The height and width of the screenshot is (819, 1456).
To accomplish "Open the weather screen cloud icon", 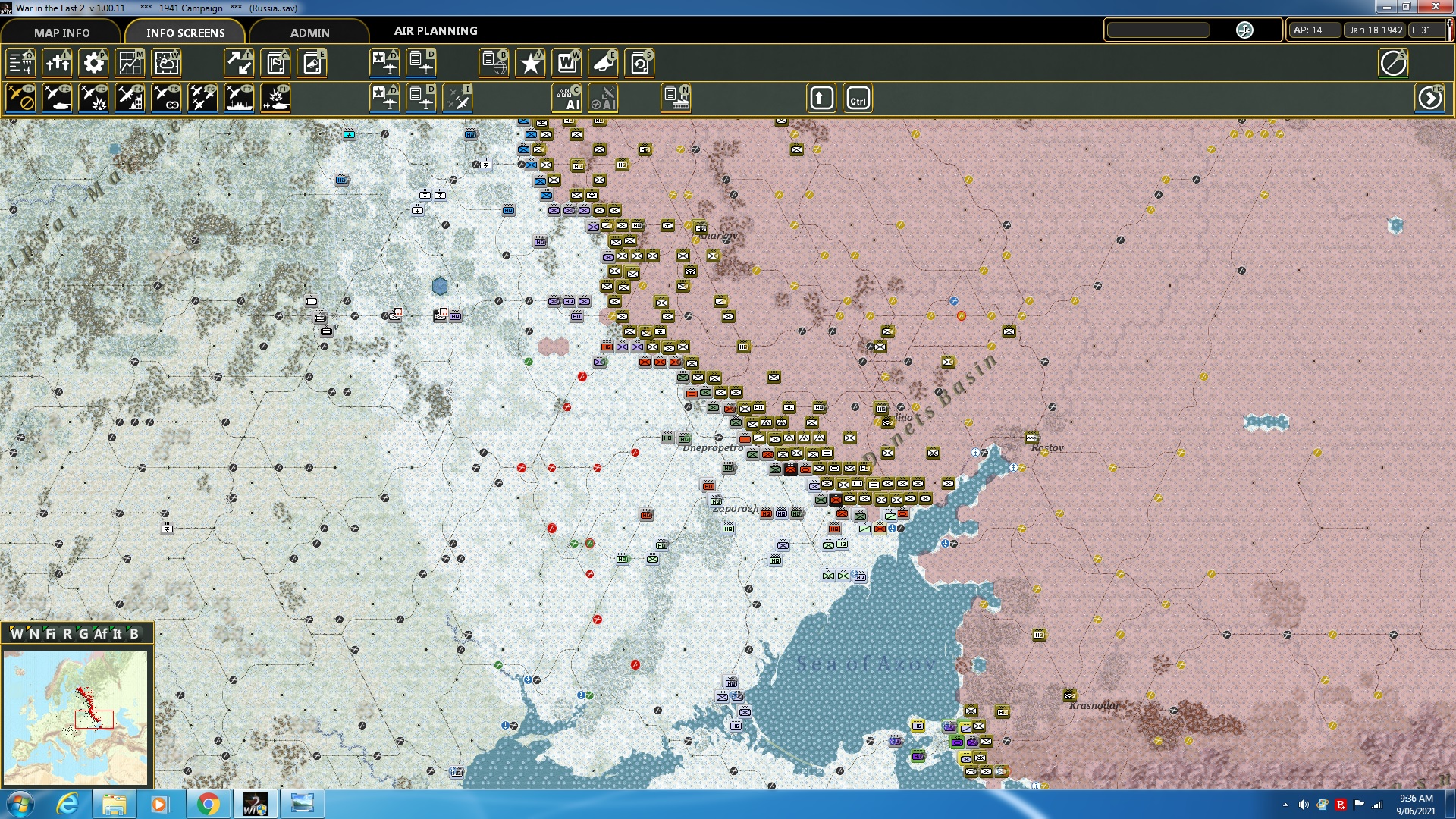I will pos(166,63).
